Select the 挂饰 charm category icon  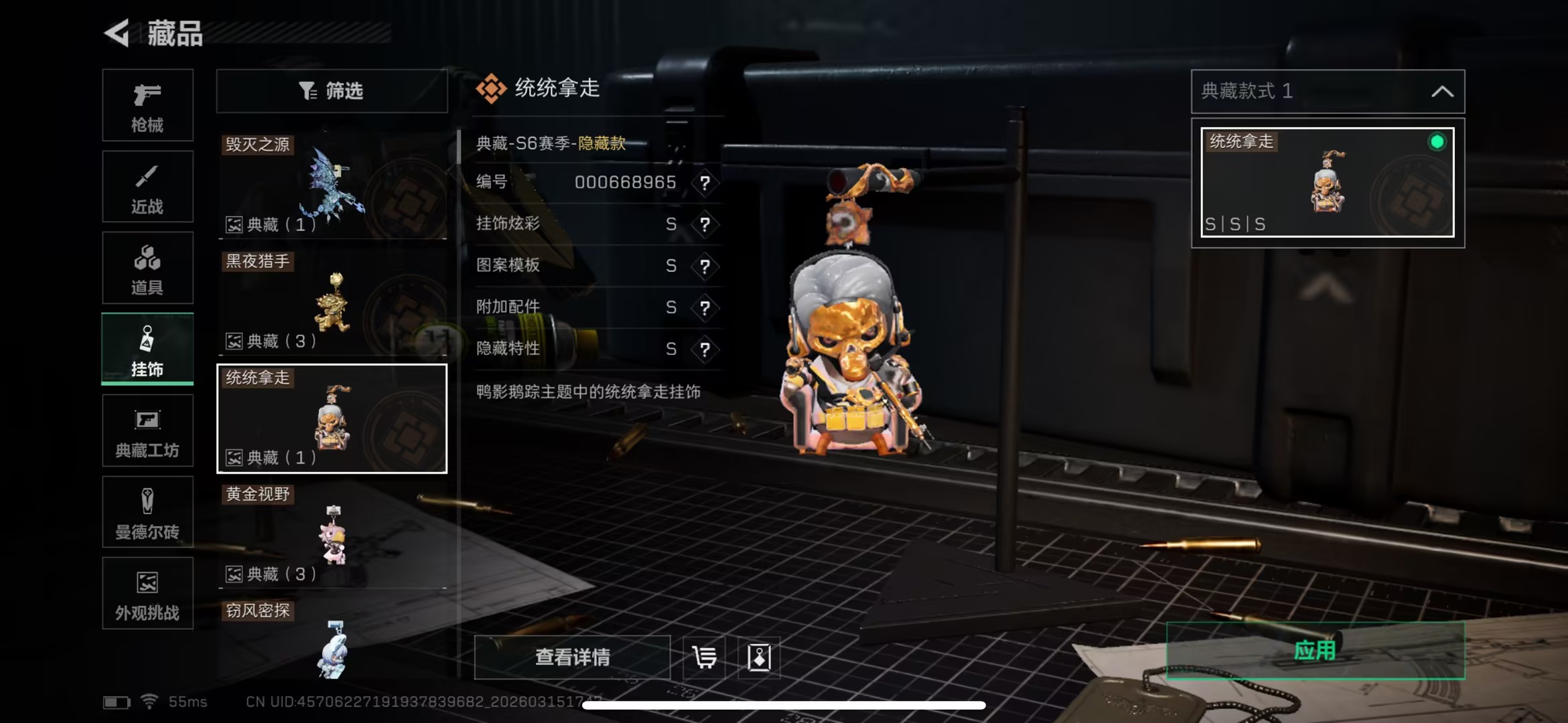click(147, 348)
